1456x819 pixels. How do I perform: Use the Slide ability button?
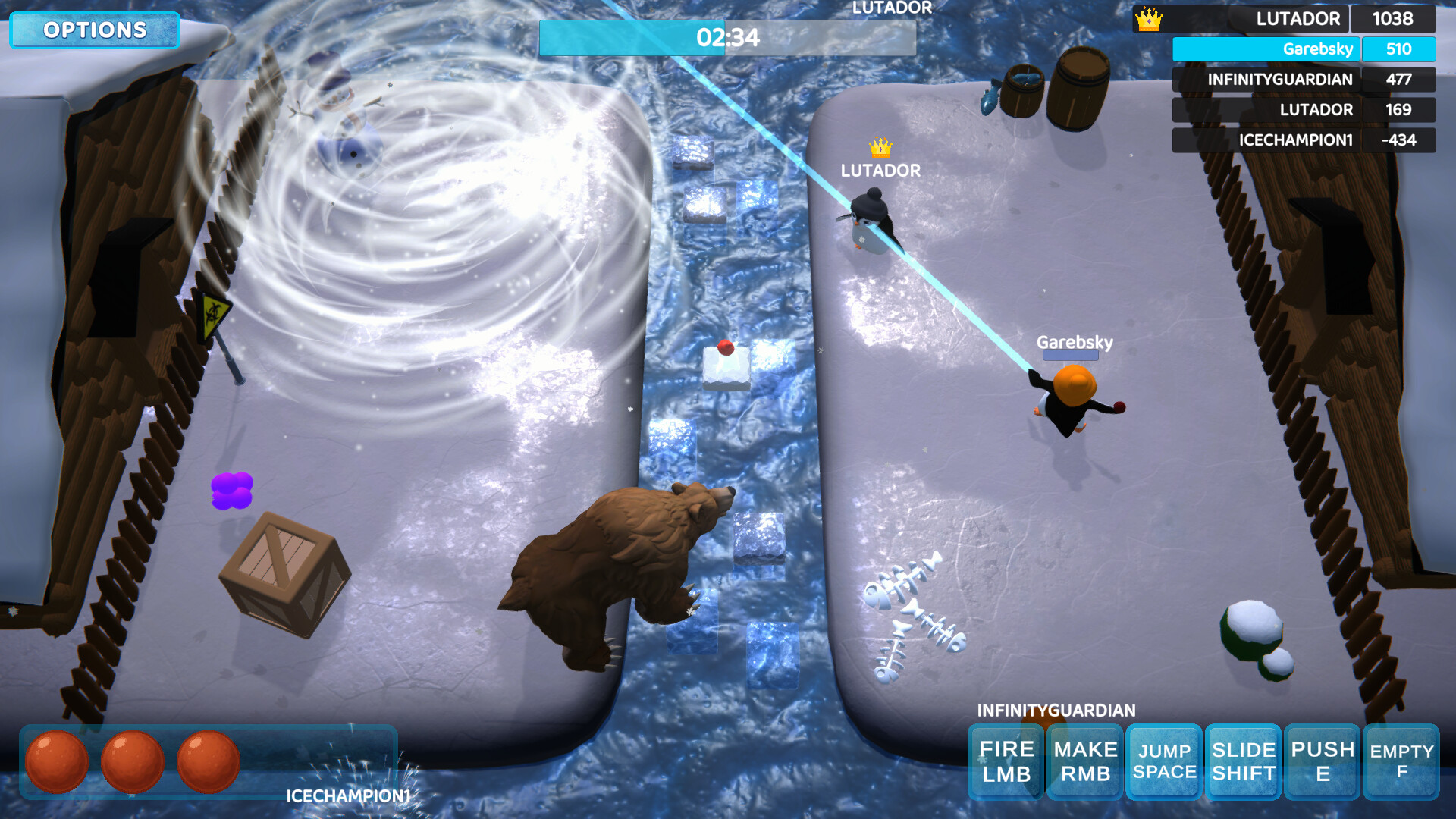coord(1244,761)
